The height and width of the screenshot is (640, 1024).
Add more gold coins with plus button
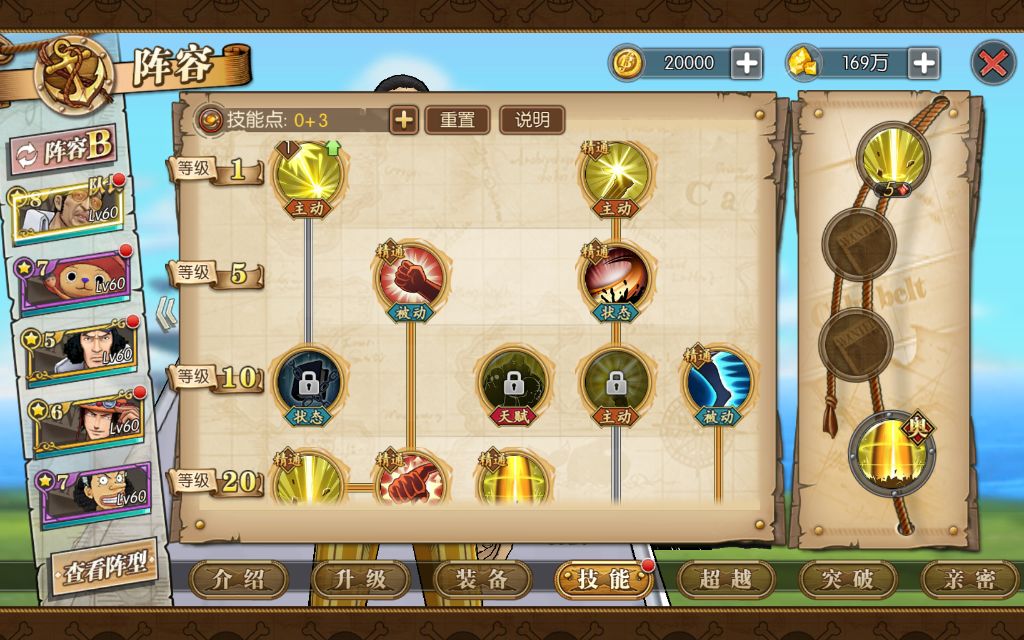click(746, 63)
